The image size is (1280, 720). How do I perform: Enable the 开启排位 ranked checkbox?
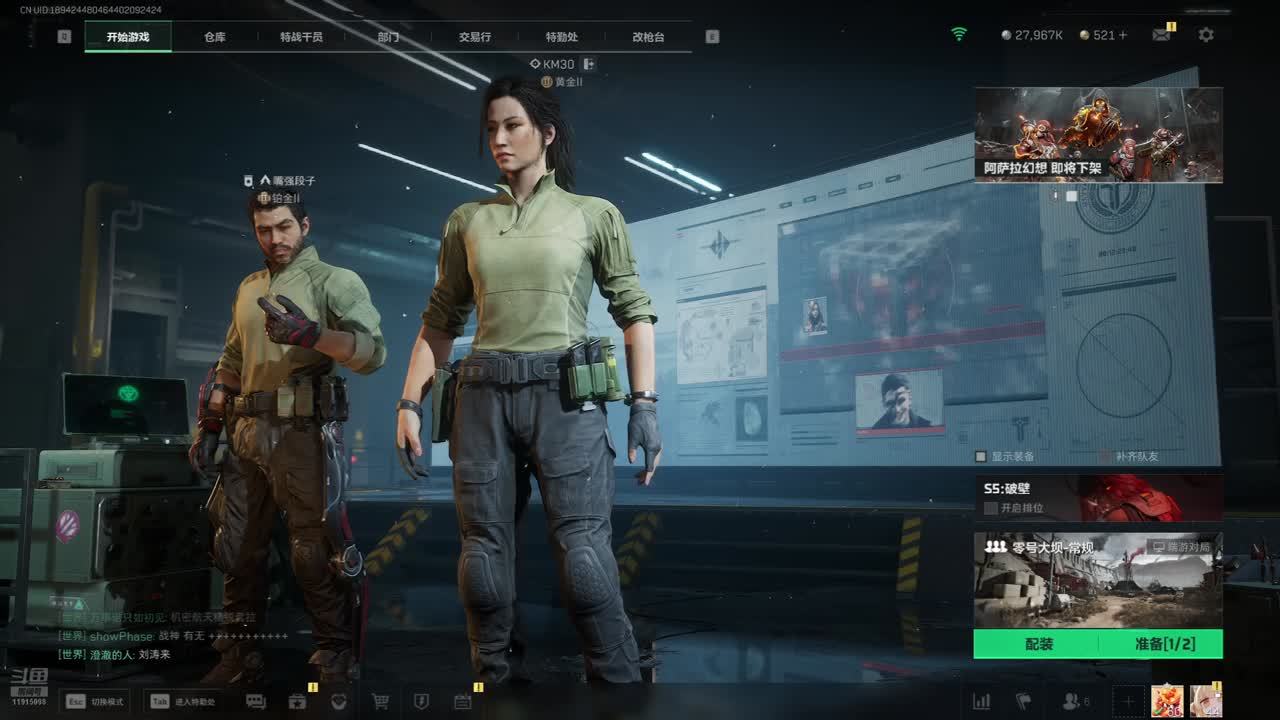991,508
